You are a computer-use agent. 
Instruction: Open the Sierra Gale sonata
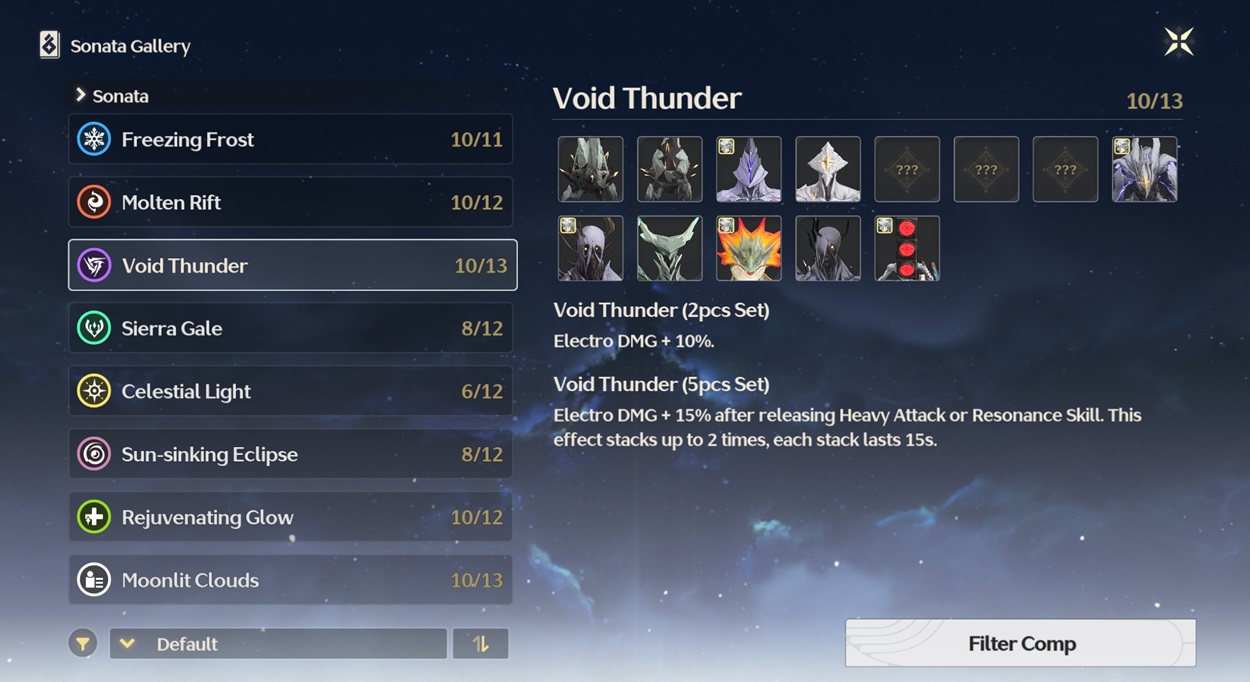290,328
